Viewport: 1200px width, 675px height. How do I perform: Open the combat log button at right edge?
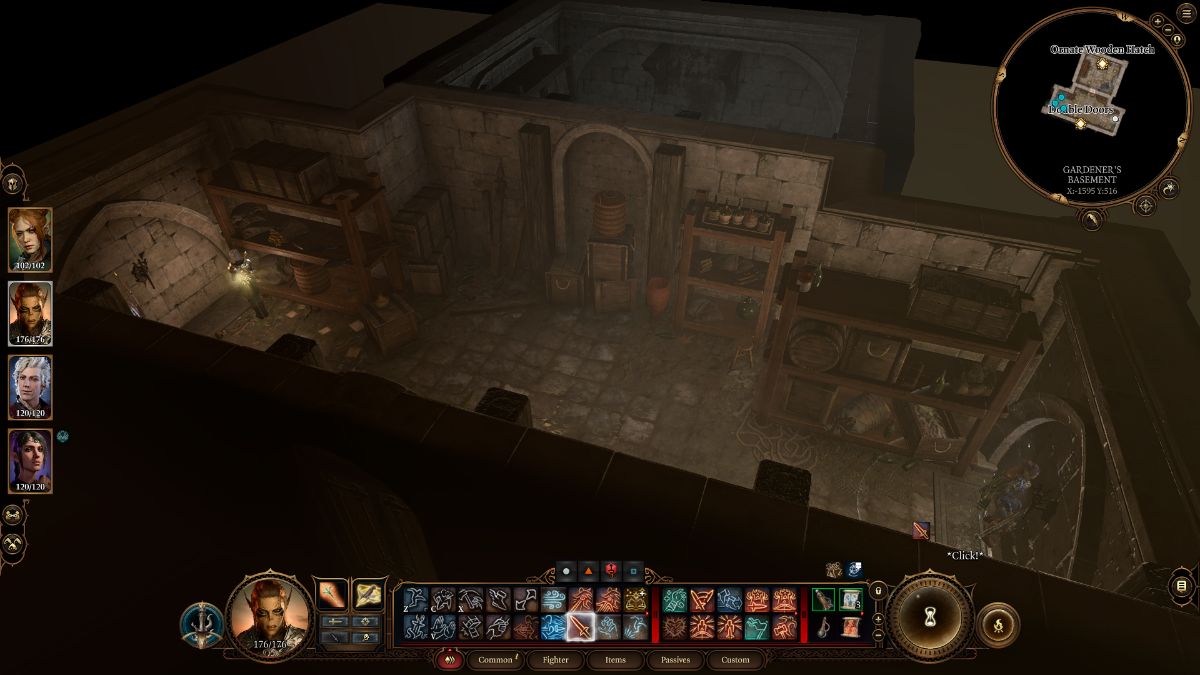(1181, 585)
